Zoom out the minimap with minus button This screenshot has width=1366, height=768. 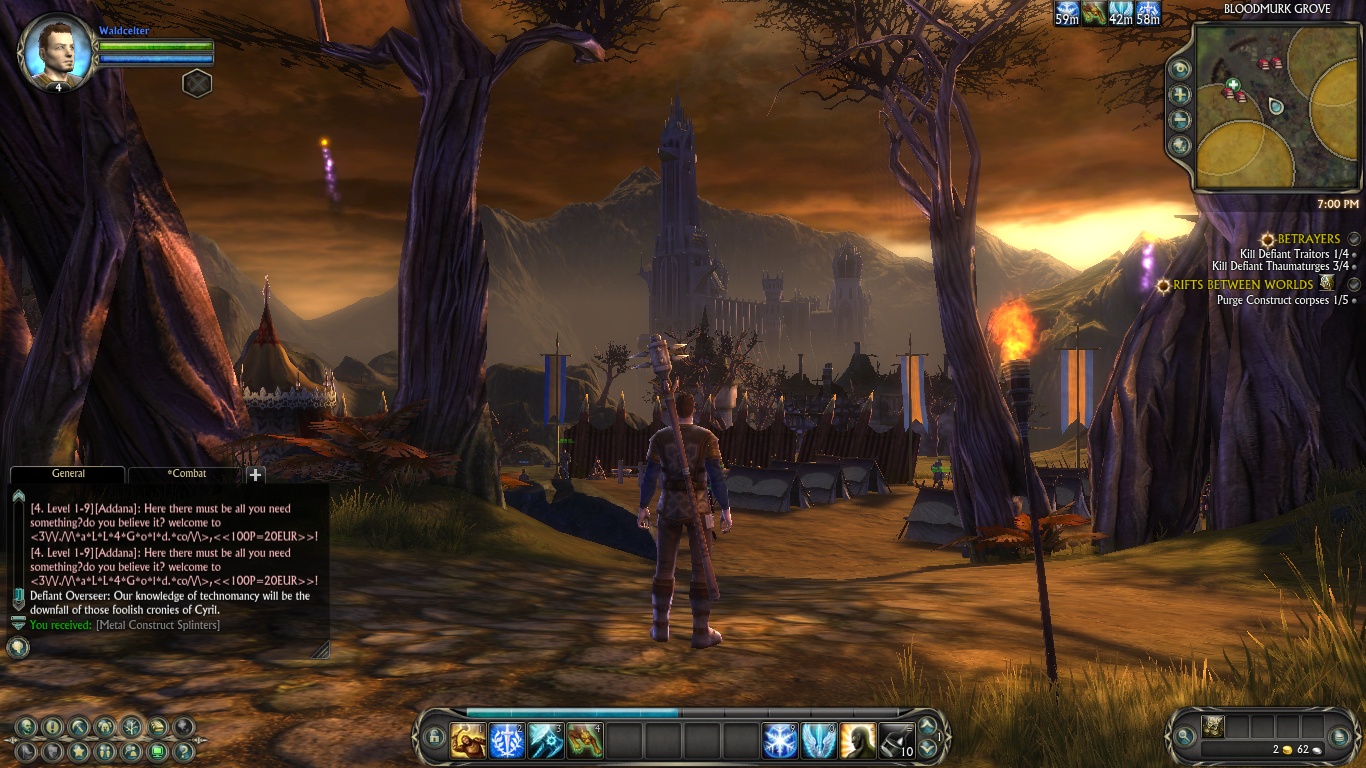[1181, 120]
